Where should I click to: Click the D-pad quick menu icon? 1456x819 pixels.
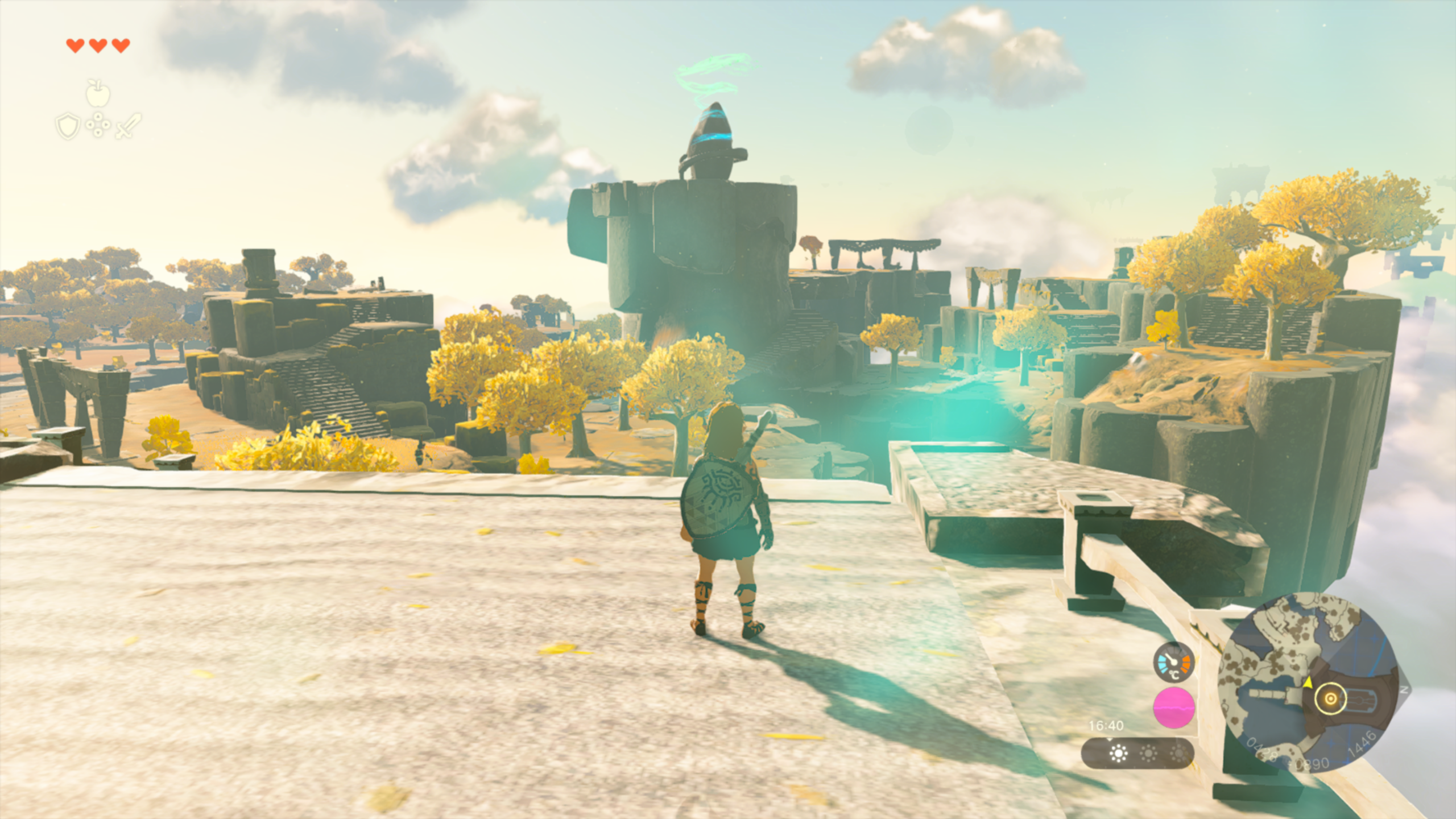coord(98,125)
